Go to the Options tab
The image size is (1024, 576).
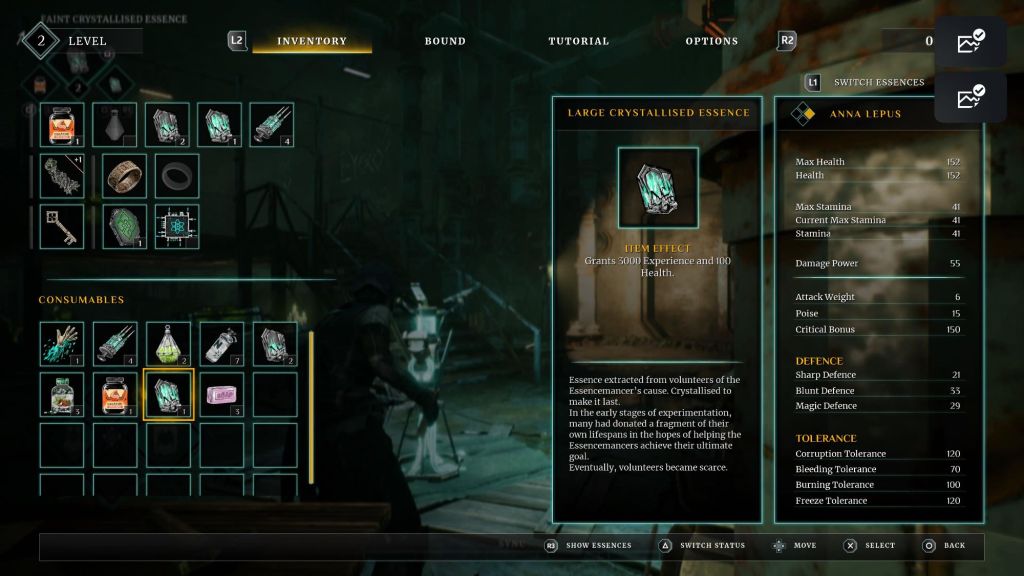pos(711,41)
